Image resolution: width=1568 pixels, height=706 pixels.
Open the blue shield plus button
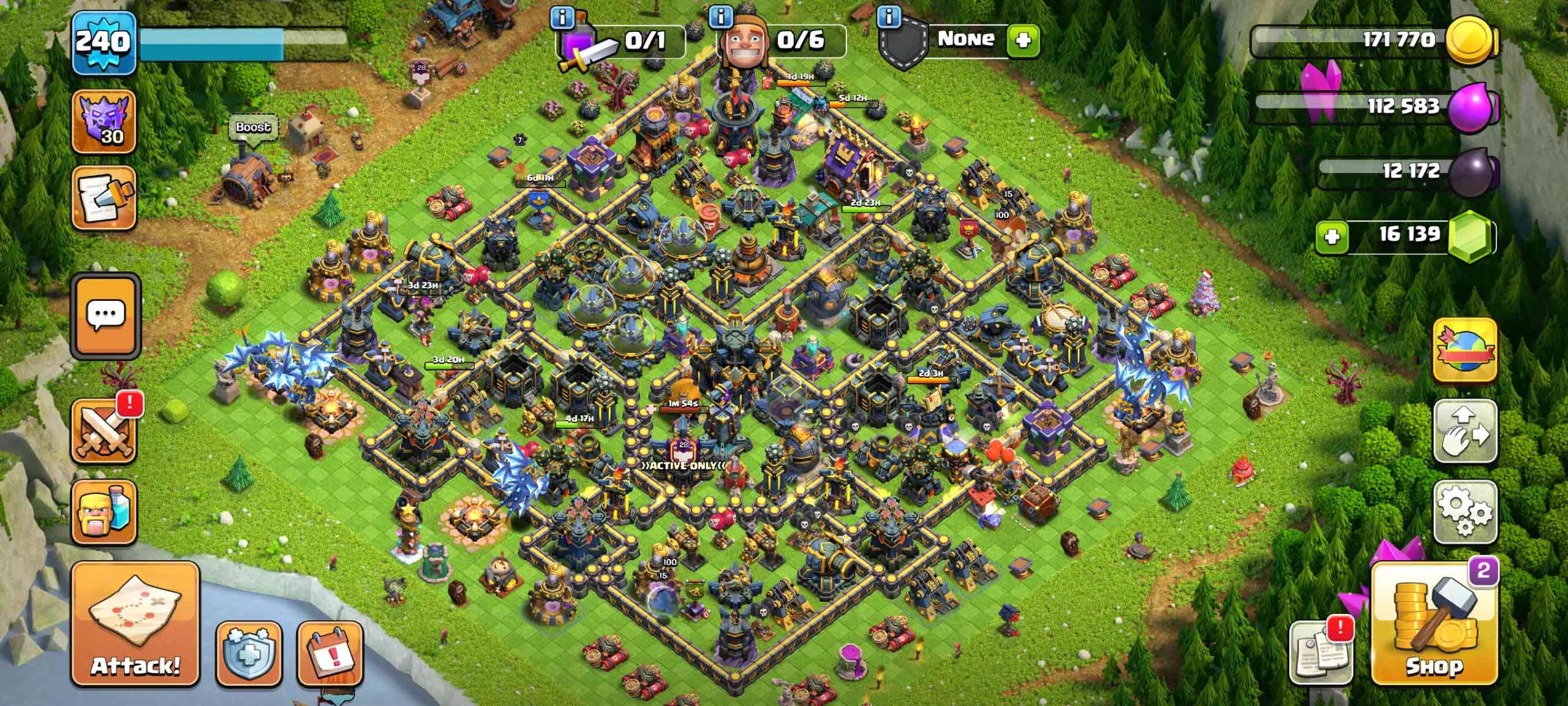(249, 653)
